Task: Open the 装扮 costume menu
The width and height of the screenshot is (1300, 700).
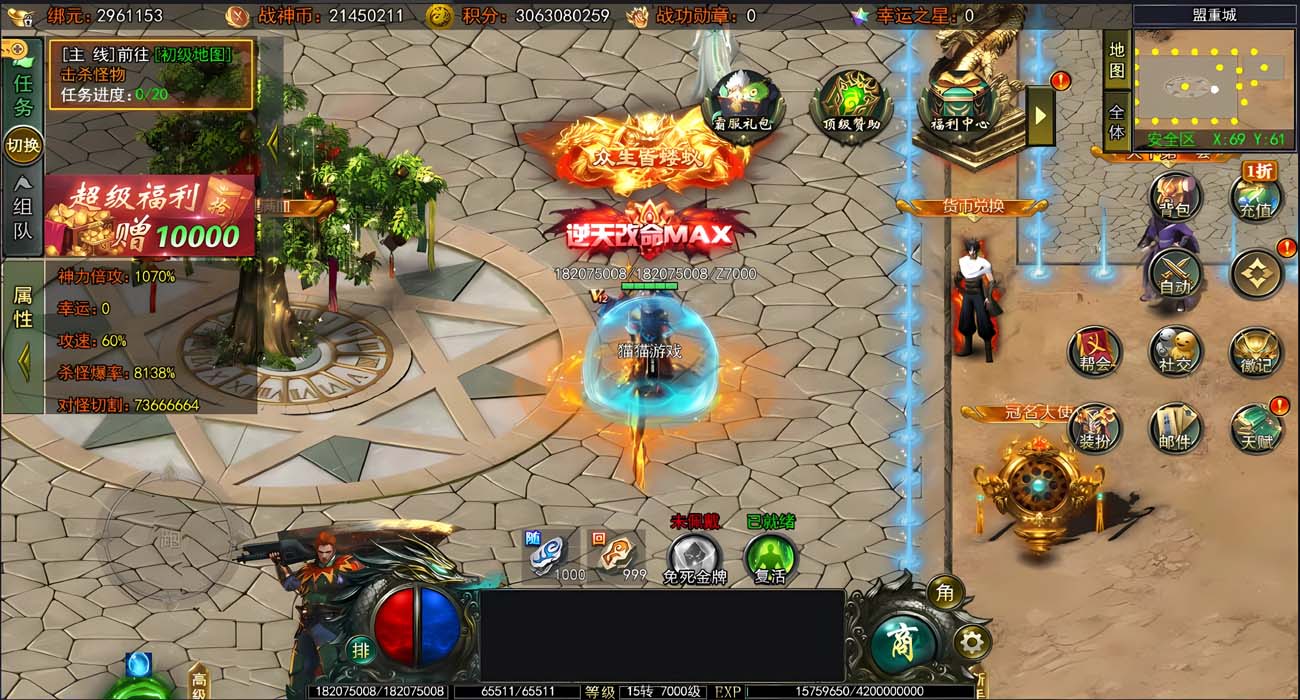Action: point(1095,428)
